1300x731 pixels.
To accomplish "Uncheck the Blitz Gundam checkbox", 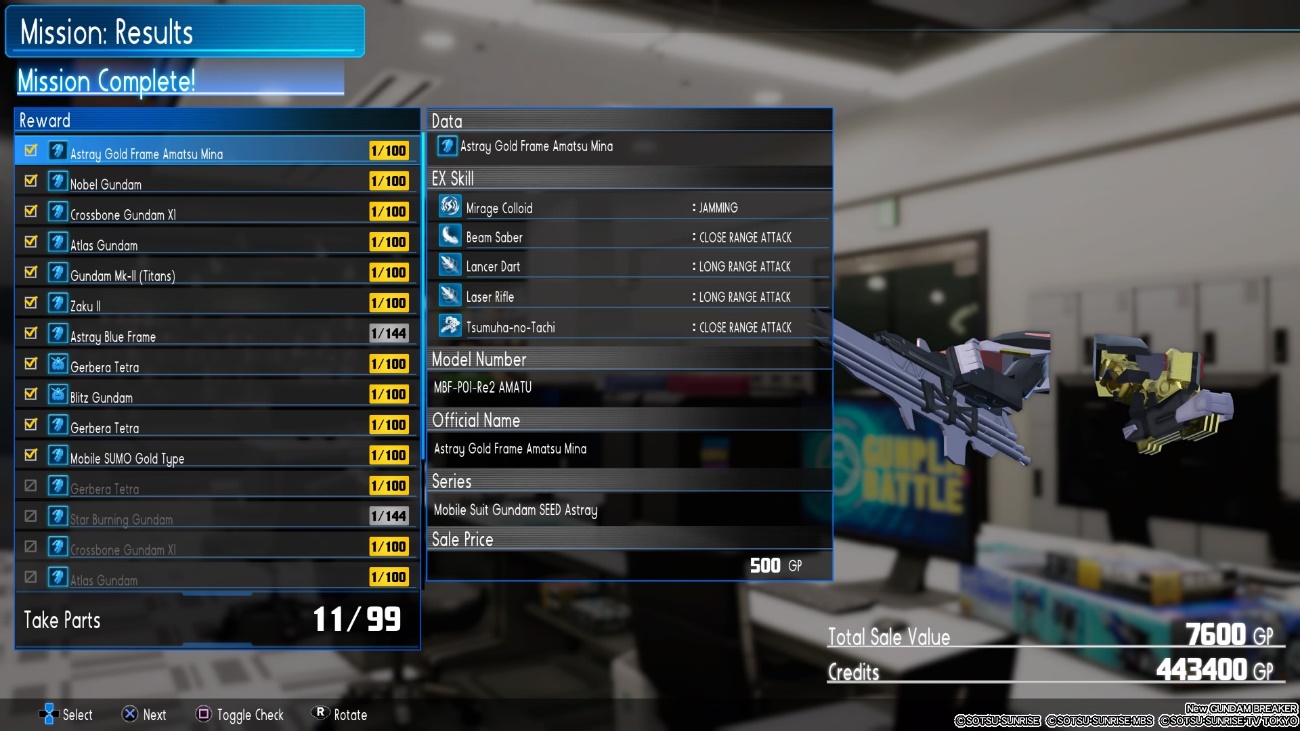I will [x=31, y=394].
